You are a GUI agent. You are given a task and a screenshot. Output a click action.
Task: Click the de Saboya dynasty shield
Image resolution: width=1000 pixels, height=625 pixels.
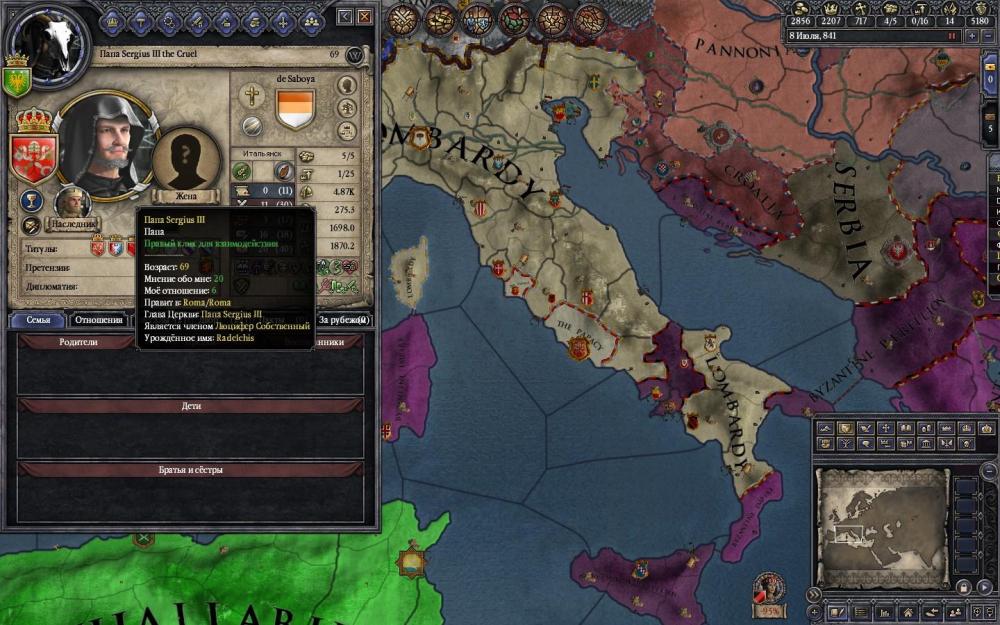(x=294, y=107)
